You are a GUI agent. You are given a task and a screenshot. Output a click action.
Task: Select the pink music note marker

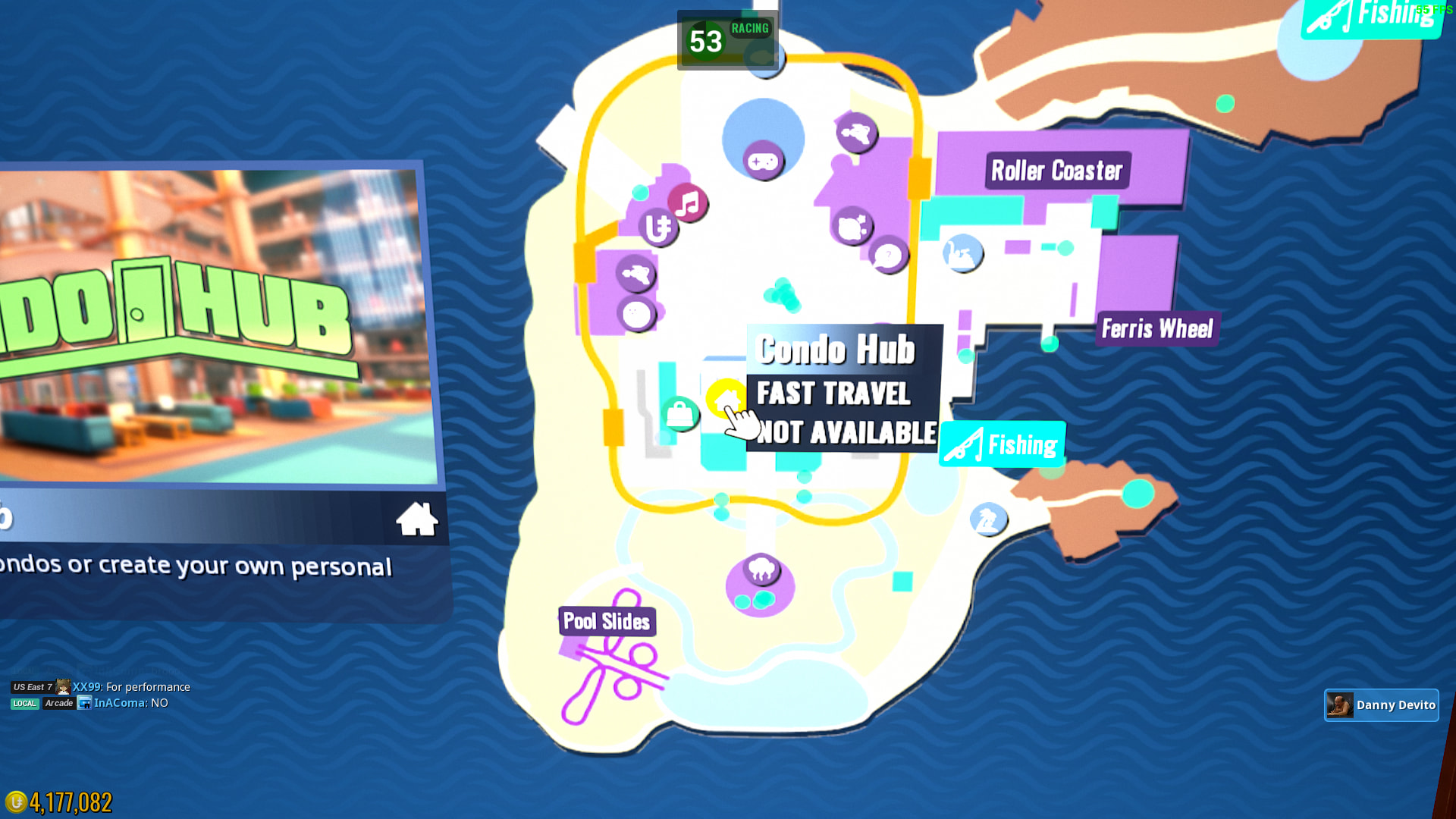click(688, 203)
